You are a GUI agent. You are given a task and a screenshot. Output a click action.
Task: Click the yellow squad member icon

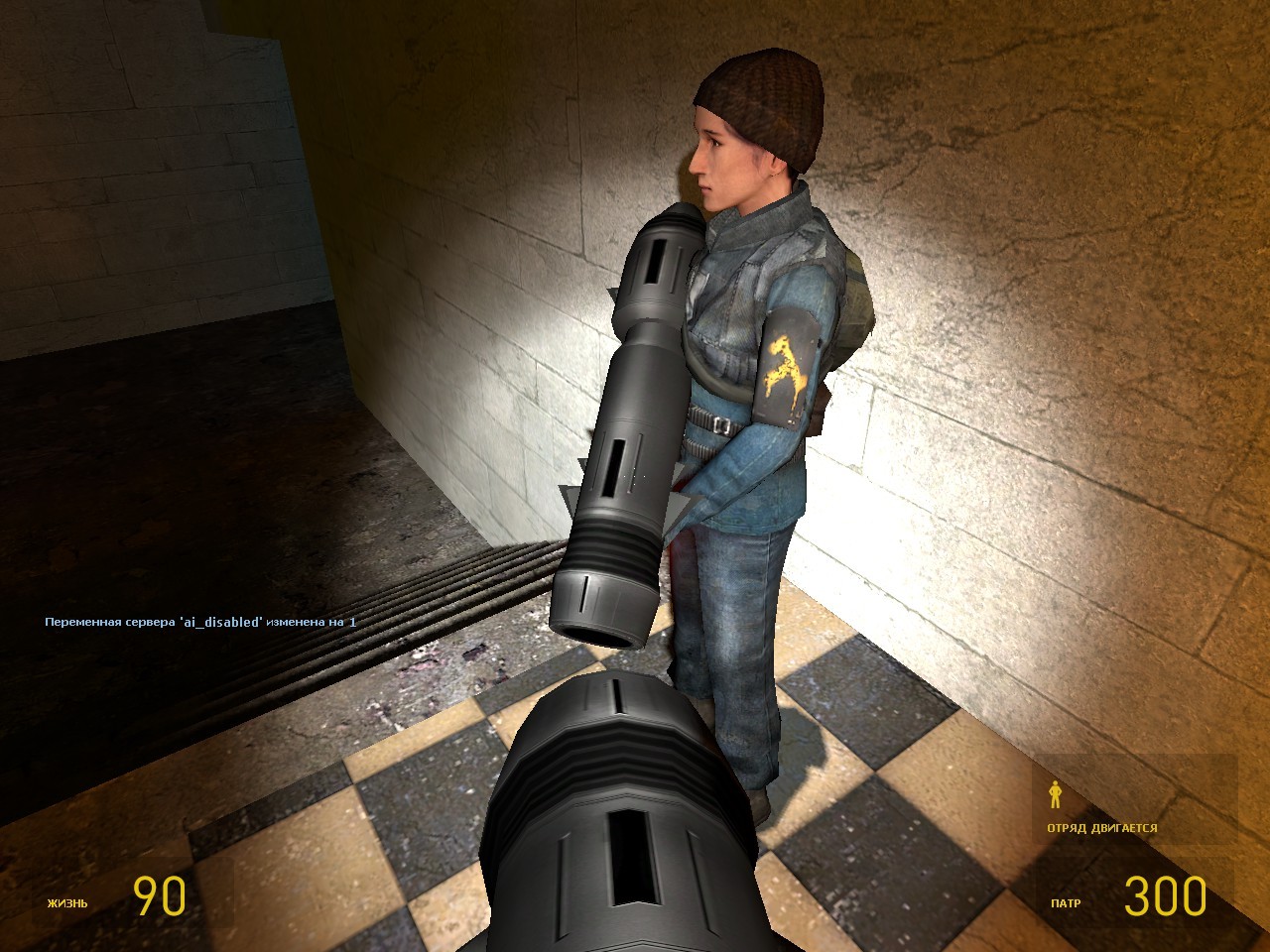coord(1054,795)
